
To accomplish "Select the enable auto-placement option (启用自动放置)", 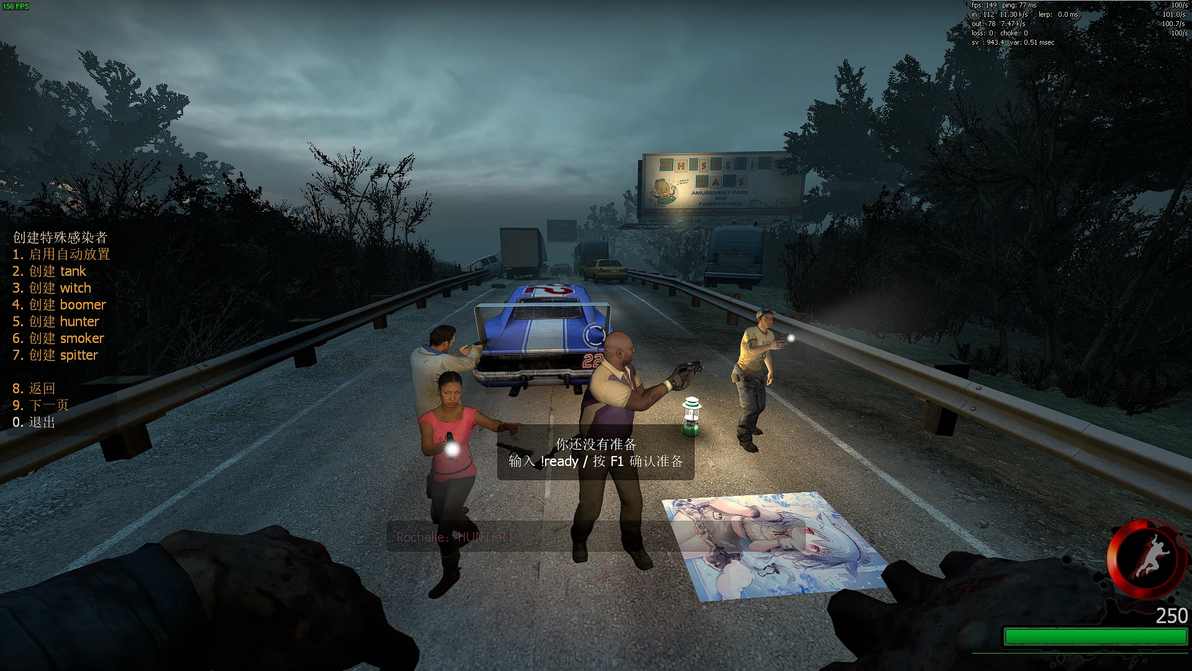I will coord(62,254).
